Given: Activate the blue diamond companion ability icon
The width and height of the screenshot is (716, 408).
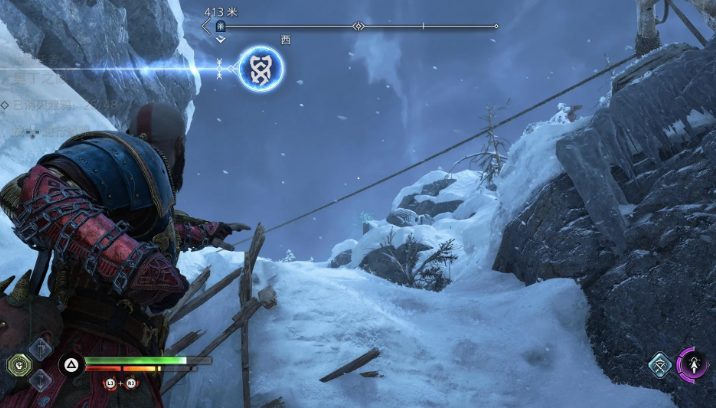Looking at the screenshot, I should click(x=660, y=366).
